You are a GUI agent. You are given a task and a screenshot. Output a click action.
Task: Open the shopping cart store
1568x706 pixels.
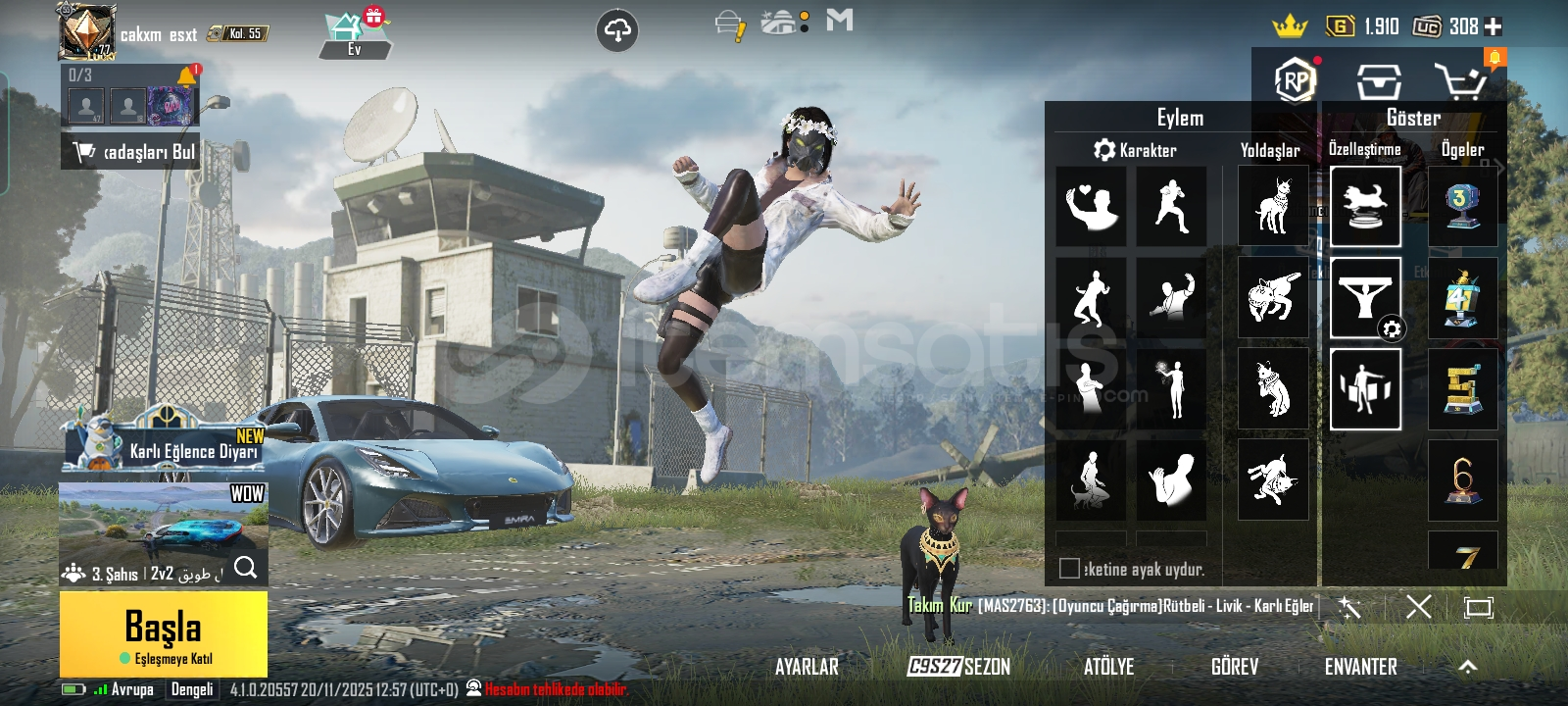coord(1460,82)
